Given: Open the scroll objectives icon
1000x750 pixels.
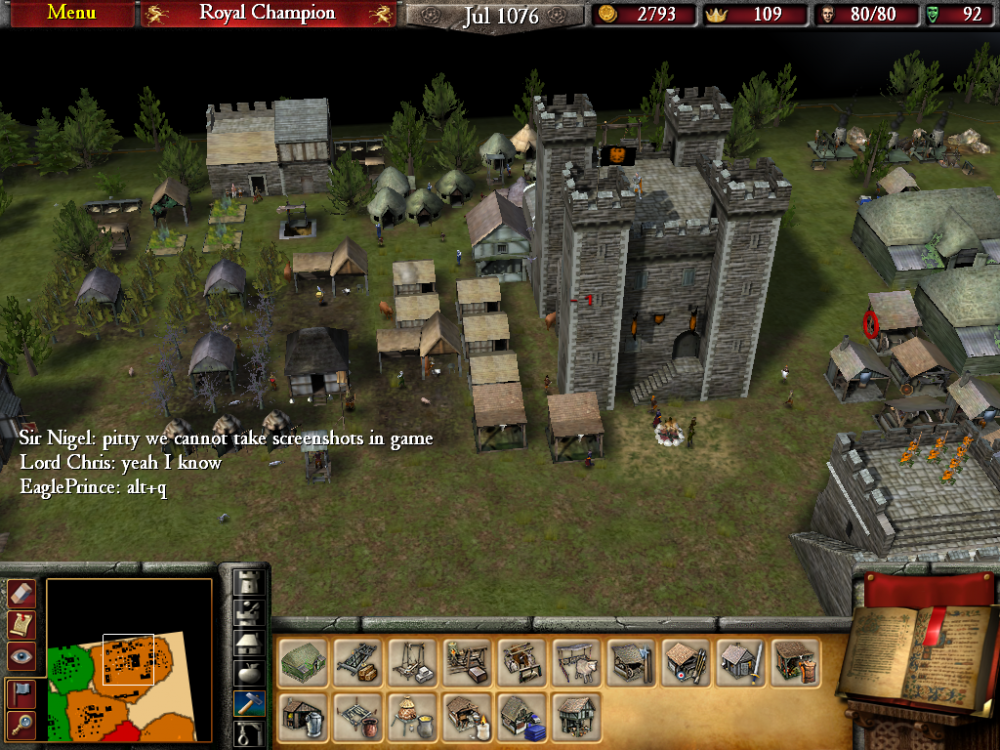Looking at the screenshot, I should point(21,625).
